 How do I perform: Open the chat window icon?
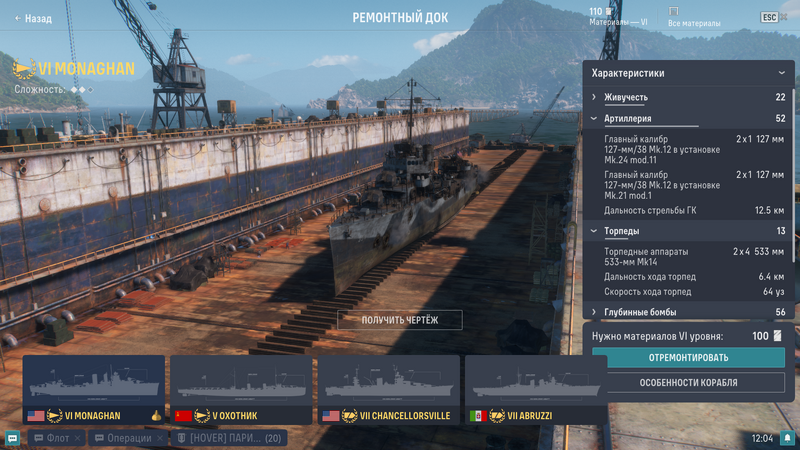point(12,438)
